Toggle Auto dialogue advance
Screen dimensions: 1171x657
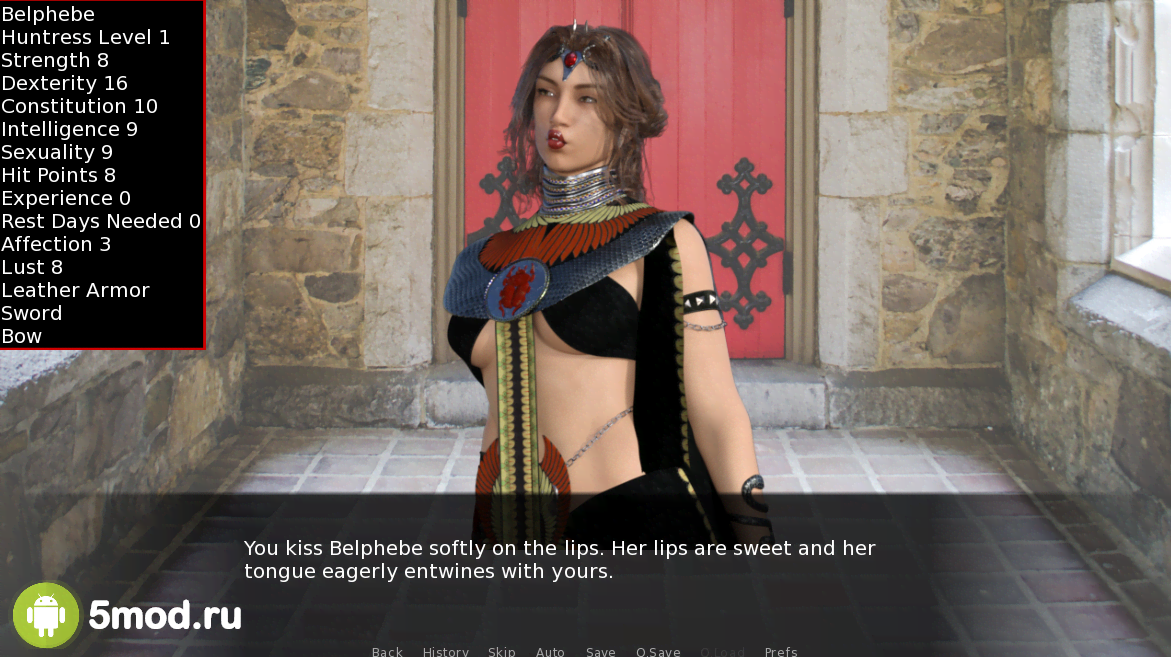pyautogui.click(x=550, y=651)
